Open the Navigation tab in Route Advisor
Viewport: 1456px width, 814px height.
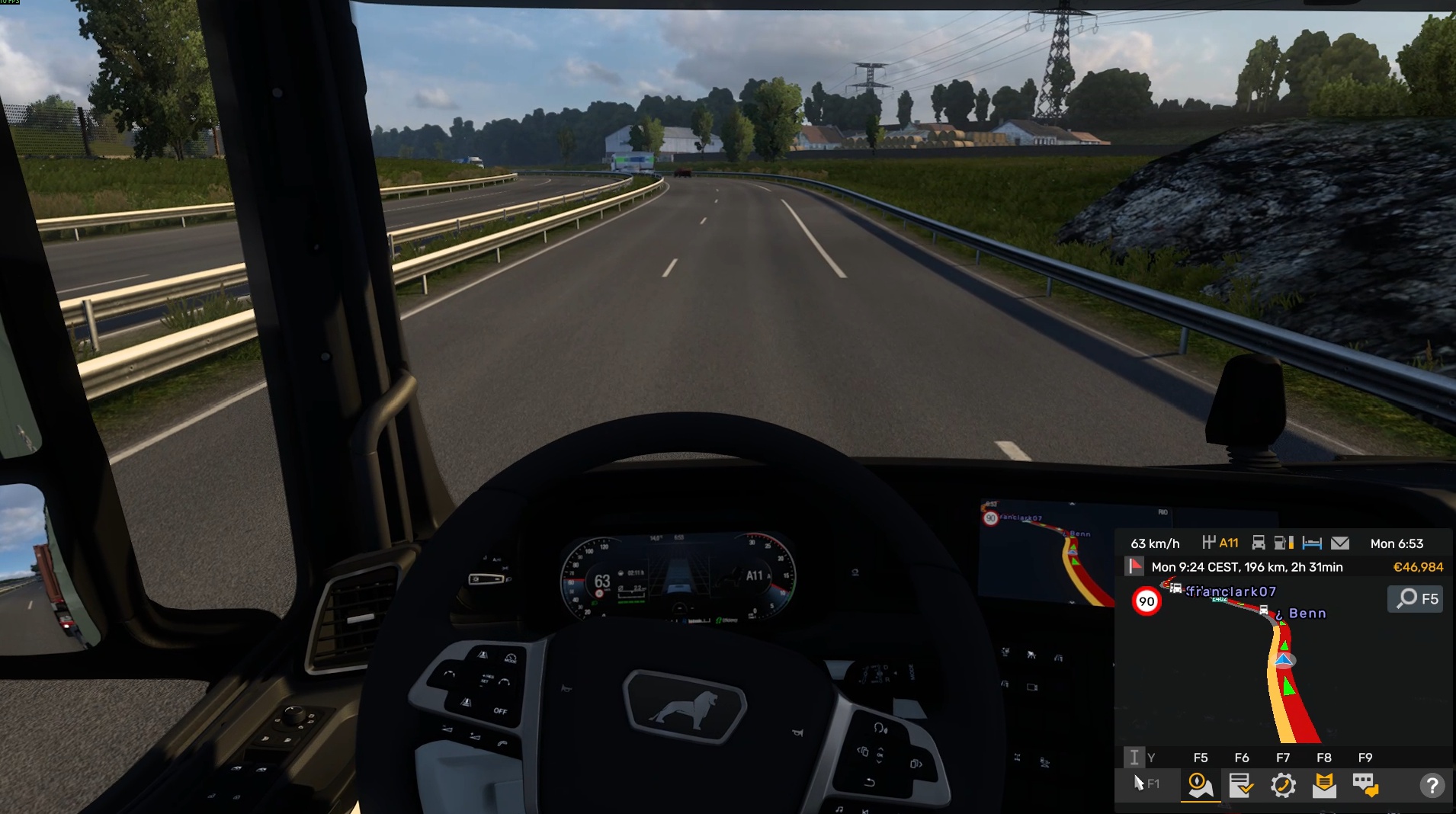coord(1200,785)
